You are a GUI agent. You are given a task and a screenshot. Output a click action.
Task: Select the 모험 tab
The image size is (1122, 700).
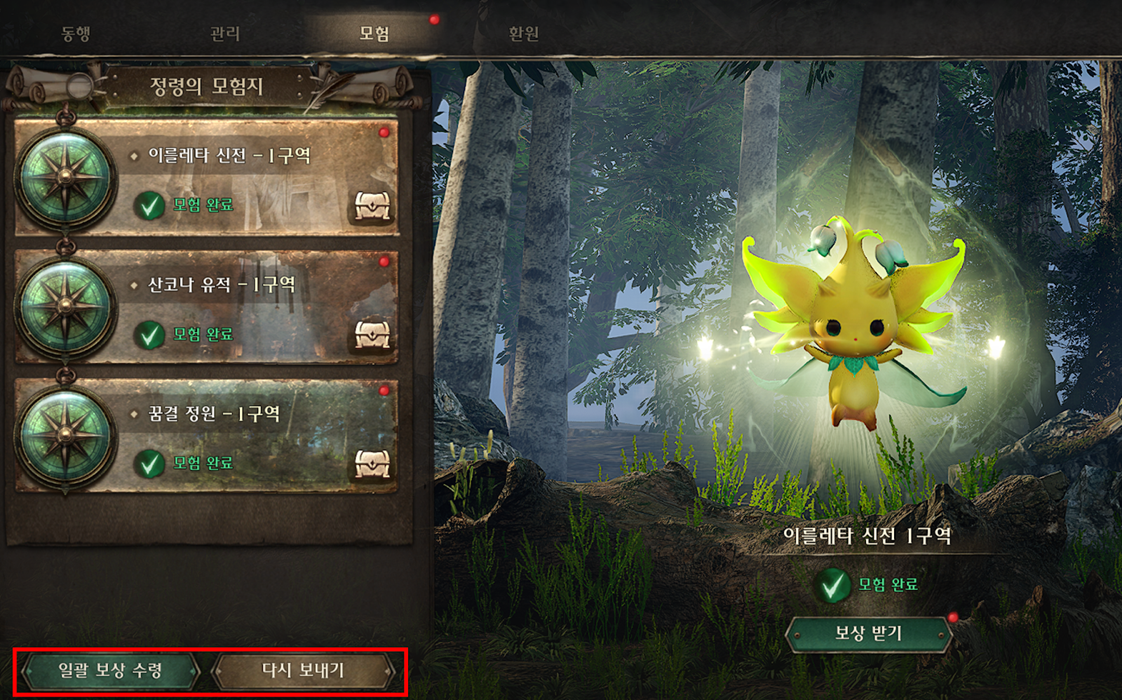(x=374, y=33)
